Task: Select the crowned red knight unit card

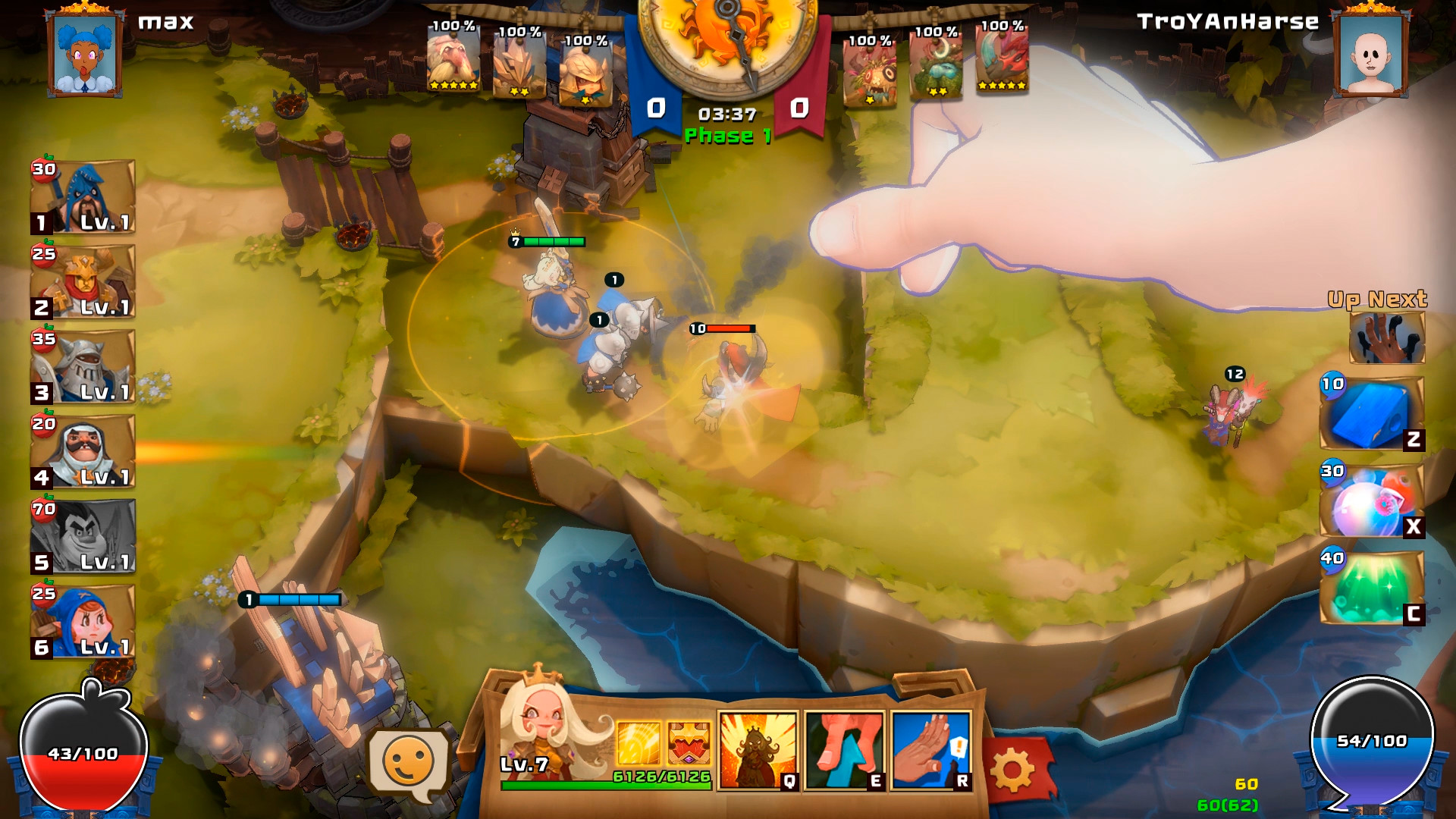Action: [x=83, y=281]
